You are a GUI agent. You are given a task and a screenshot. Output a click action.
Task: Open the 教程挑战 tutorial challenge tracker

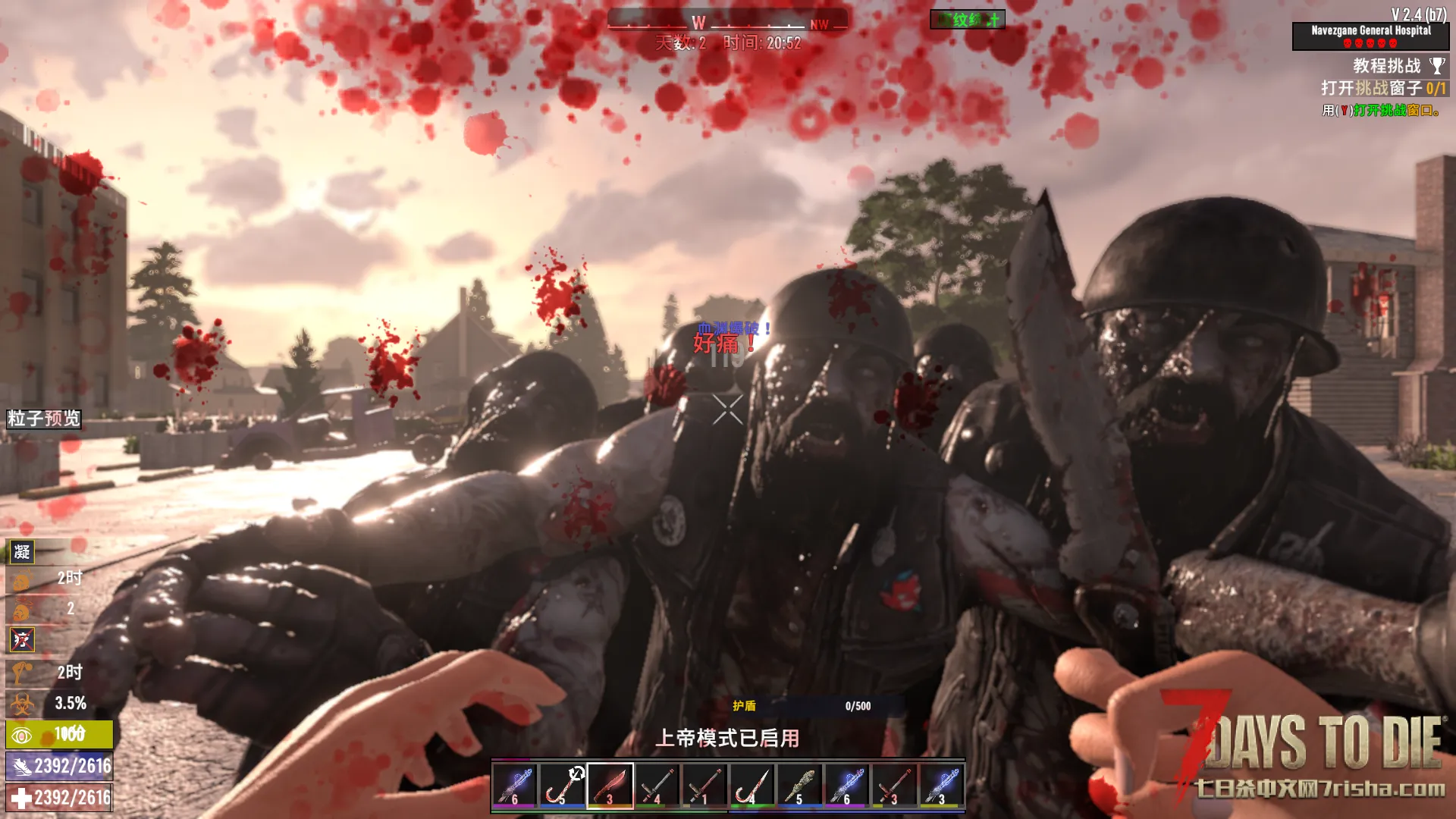(x=1386, y=66)
